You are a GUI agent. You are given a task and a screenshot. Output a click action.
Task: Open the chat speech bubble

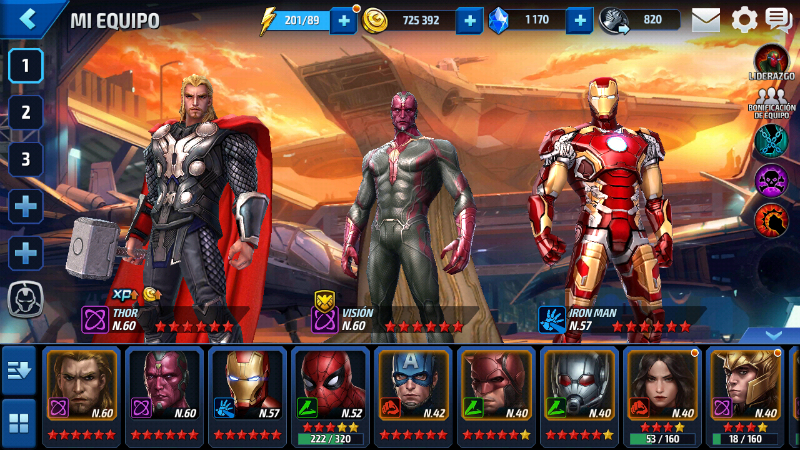(778, 19)
